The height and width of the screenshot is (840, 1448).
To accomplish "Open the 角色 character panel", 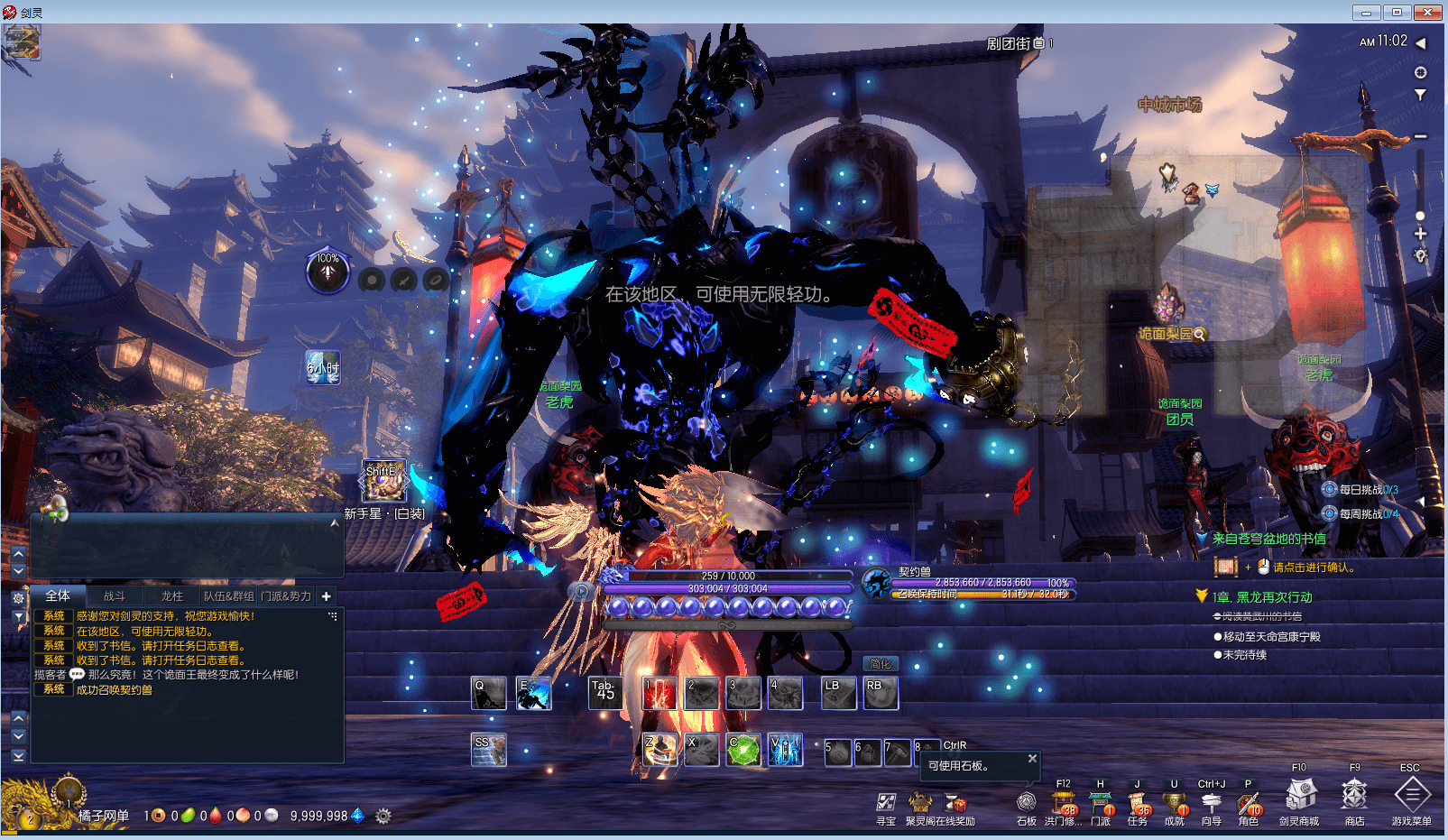I will 1249,803.
